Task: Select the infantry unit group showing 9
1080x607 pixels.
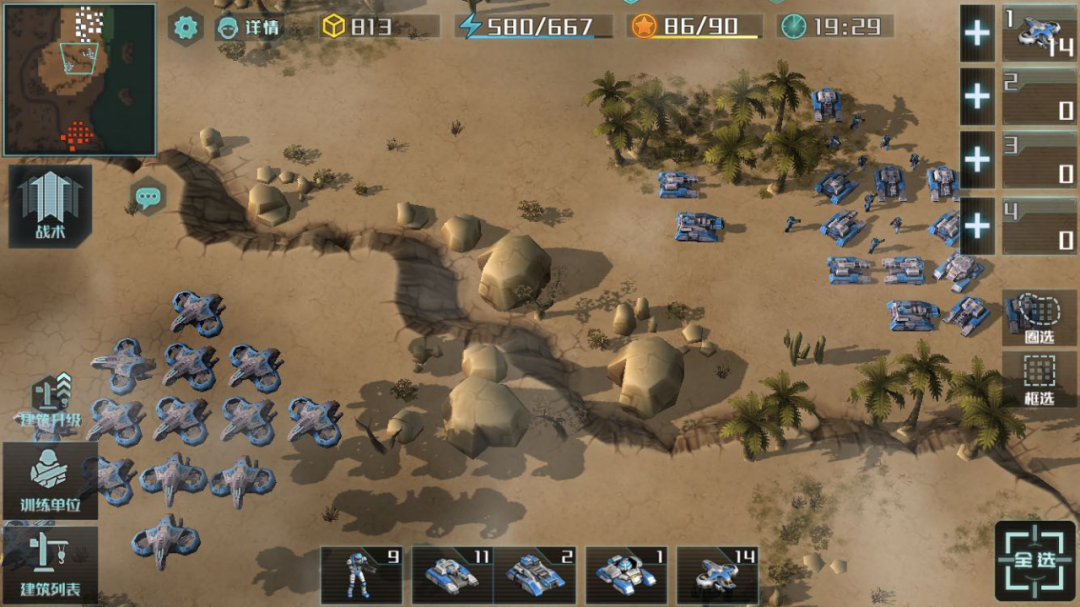Action: click(361, 575)
